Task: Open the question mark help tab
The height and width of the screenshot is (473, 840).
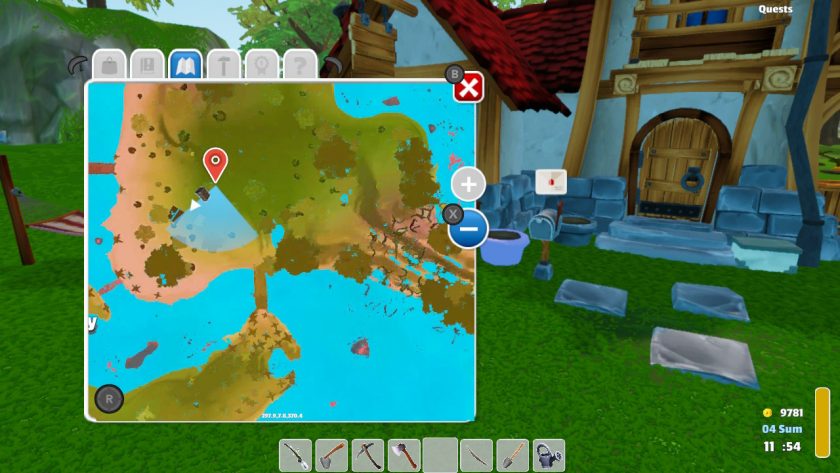Action: click(x=299, y=66)
